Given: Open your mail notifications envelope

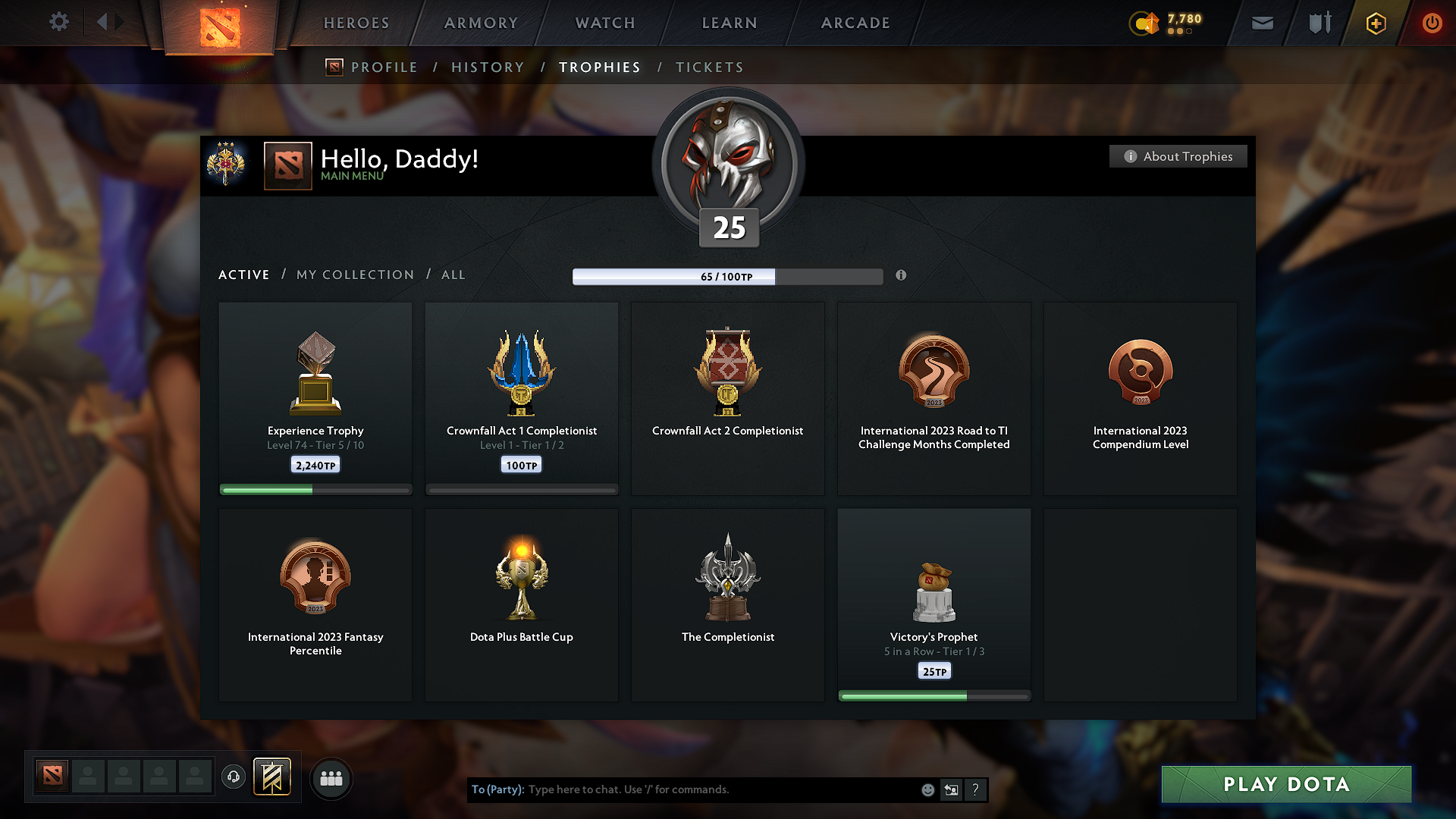Looking at the screenshot, I should tap(1261, 23).
